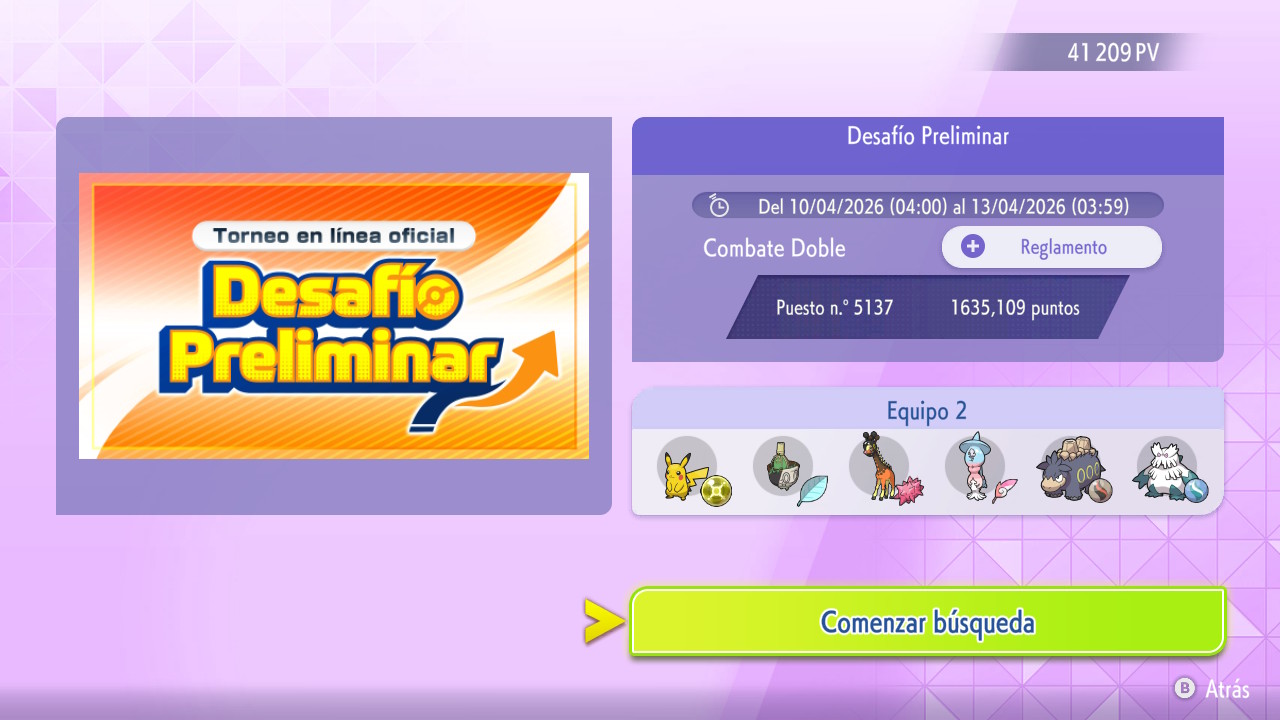Screen dimensions: 1280x720
Task: Choose the Garganacl team slot
Action: coord(1072,470)
